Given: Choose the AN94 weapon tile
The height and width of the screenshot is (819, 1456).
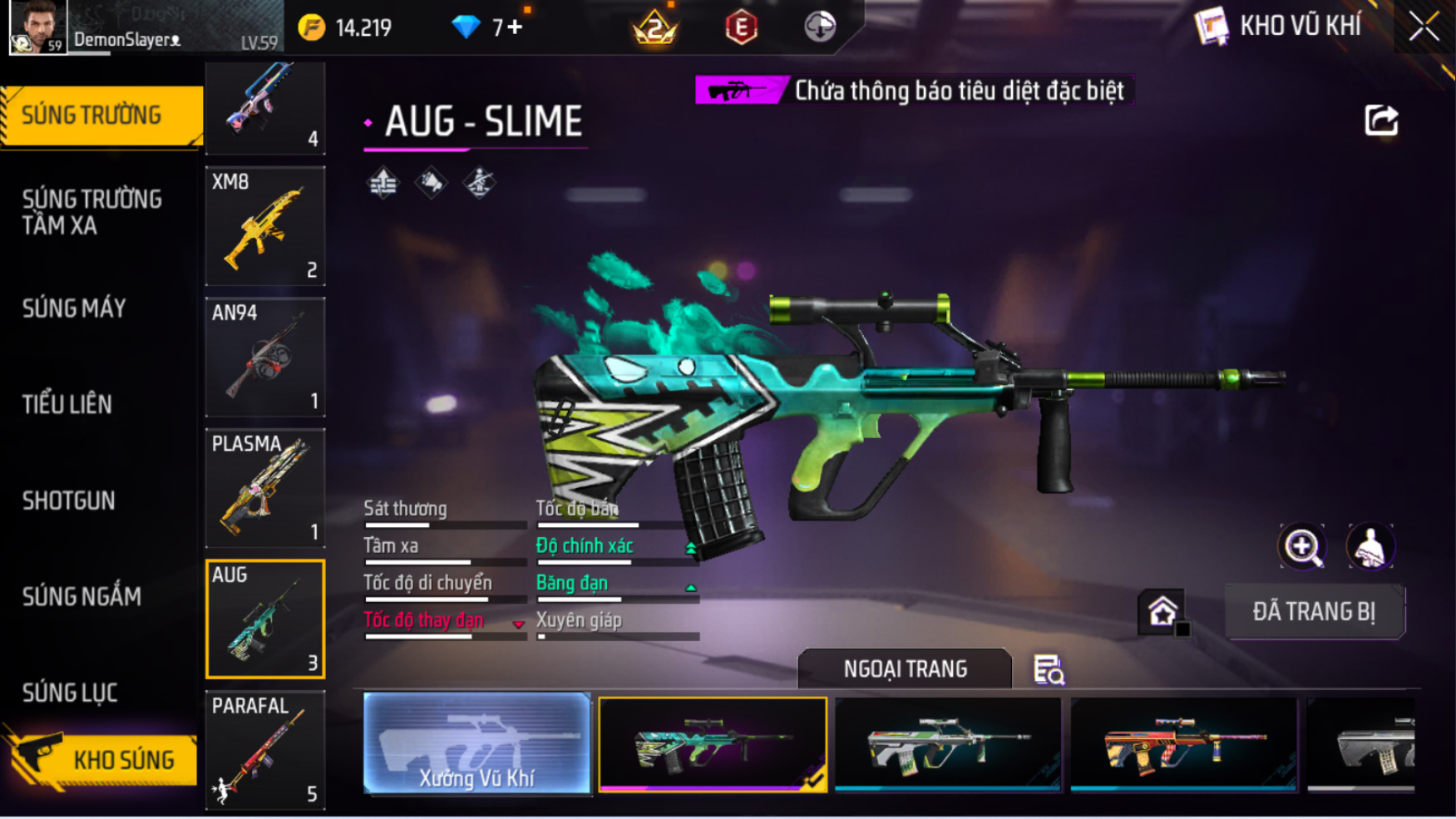Looking at the screenshot, I should pyautogui.click(x=265, y=357).
